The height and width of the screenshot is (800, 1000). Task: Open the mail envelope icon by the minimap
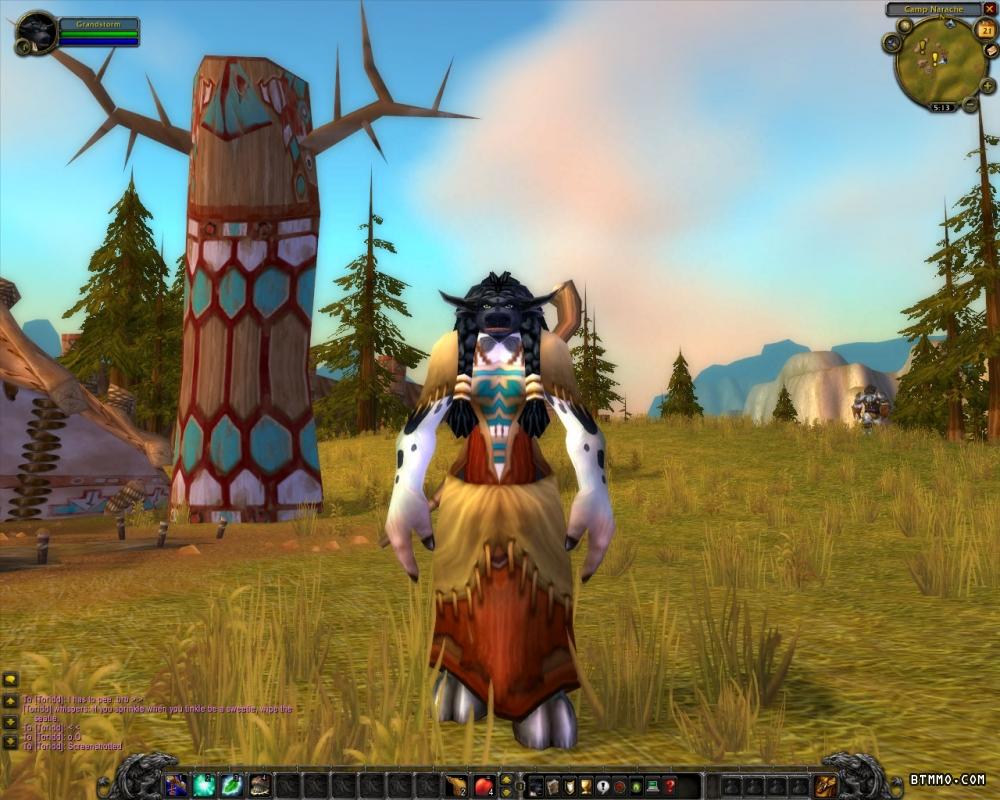(991, 51)
